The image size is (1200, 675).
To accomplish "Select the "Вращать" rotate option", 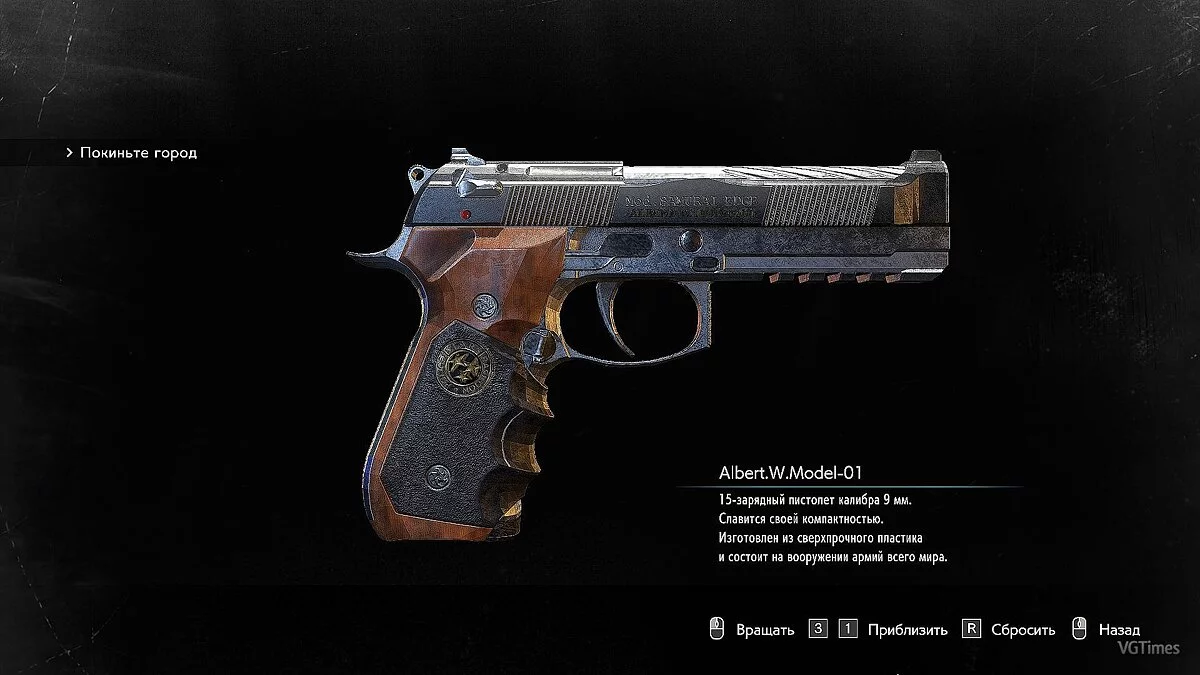I will [764, 630].
